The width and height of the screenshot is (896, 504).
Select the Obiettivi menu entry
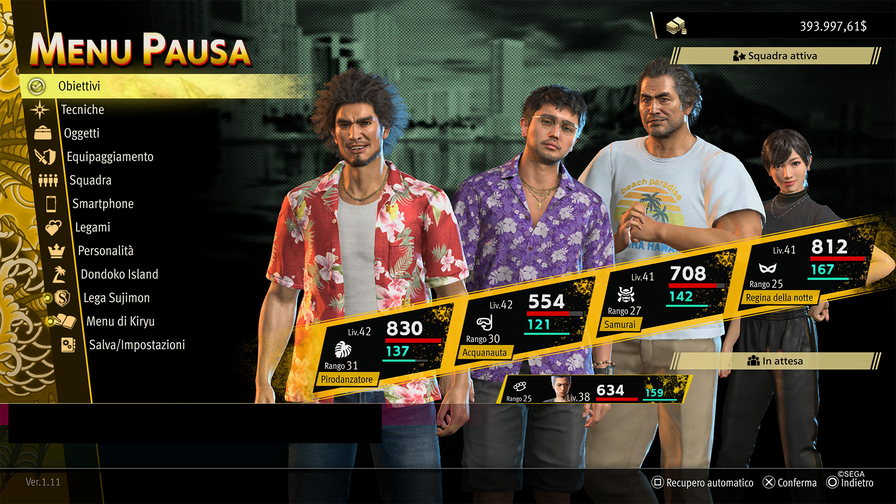78,86
